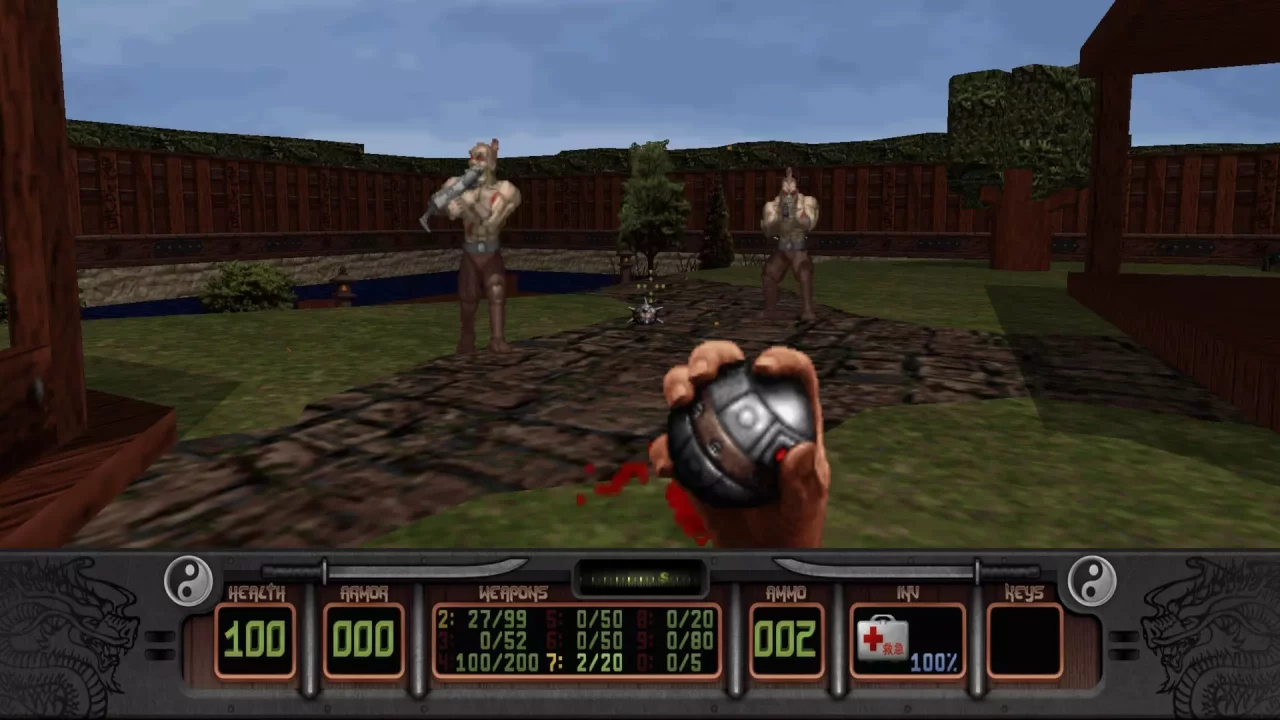1280x720 pixels.
Task: Click the right yin-yang emblem
Action: [x=1093, y=580]
